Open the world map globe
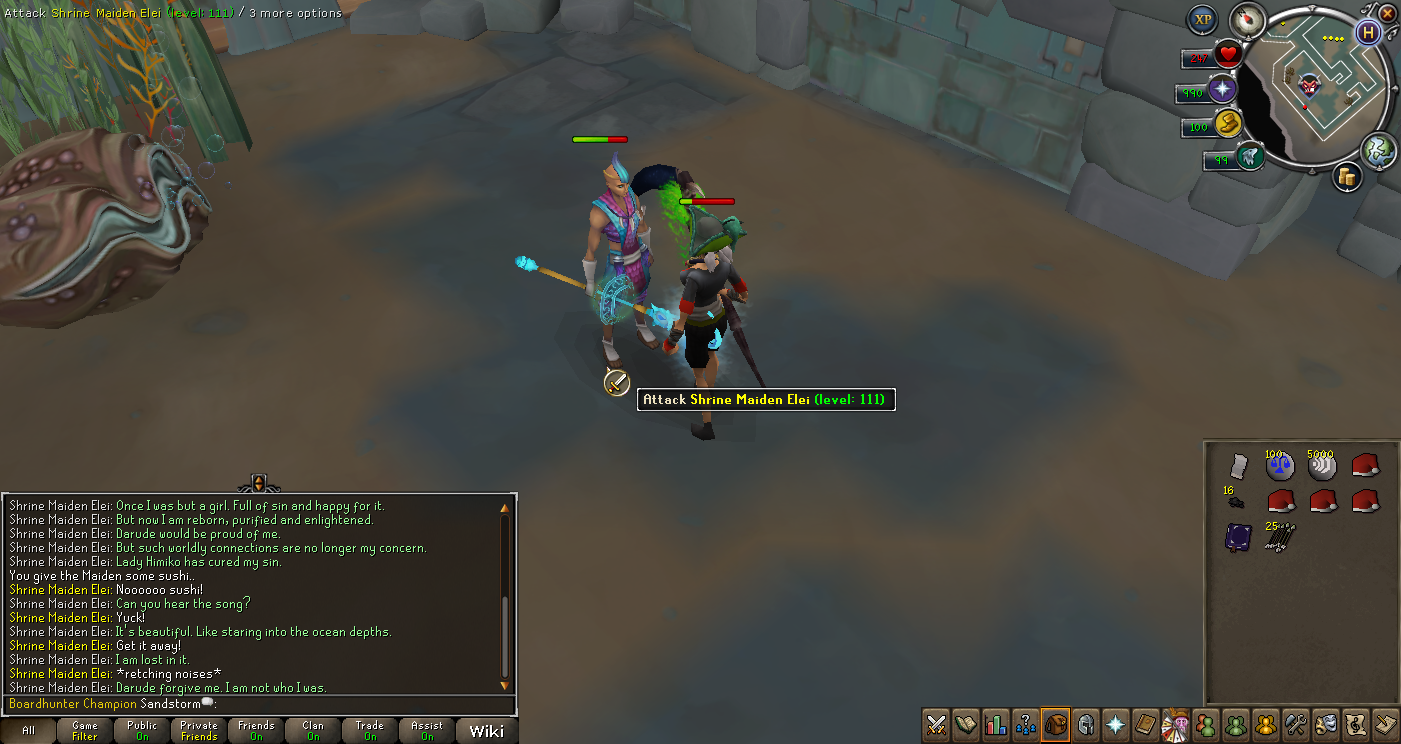 1378,148
